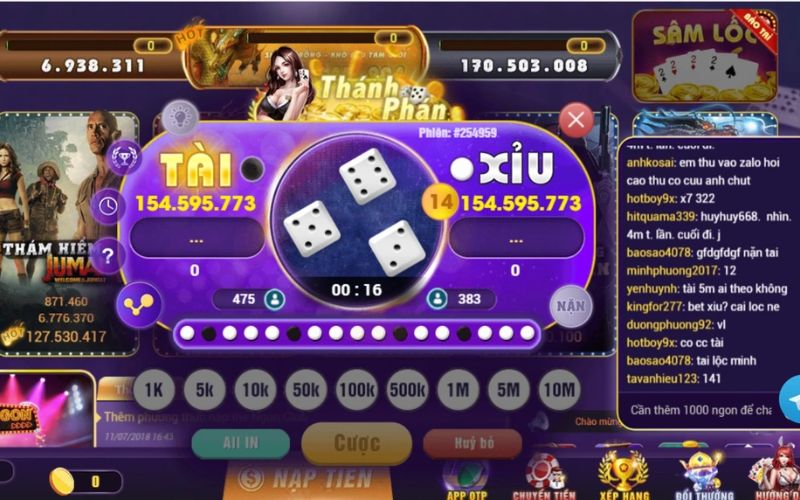Click the Xỉu bet amount field
The width and height of the screenshot is (800, 500).
pos(515,240)
